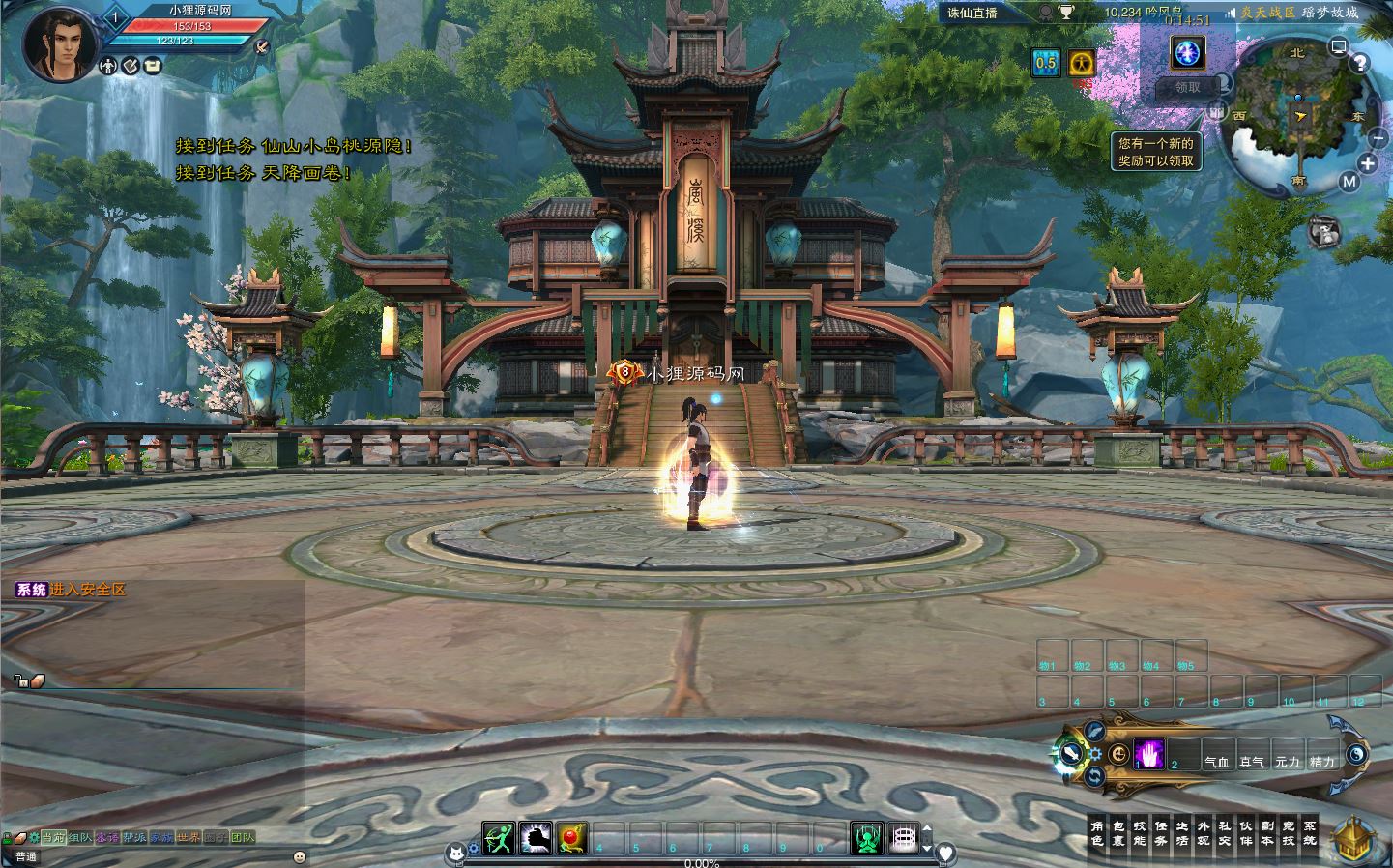
Task: Activate the purple hand skill
Action: click(1149, 753)
